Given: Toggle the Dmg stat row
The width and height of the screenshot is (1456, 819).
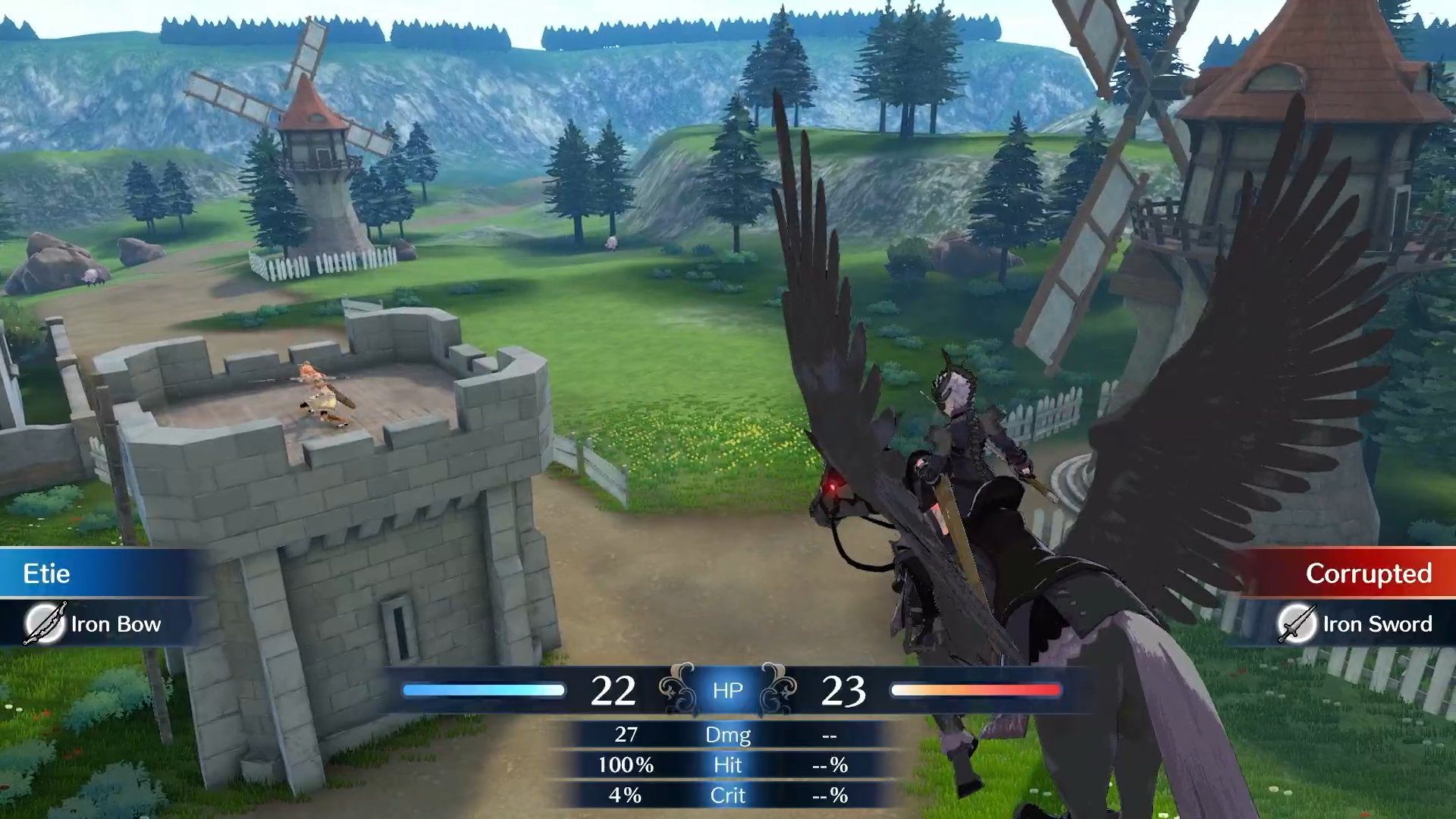Looking at the screenshot, I should pyautogui.click(x=730, y=735).
